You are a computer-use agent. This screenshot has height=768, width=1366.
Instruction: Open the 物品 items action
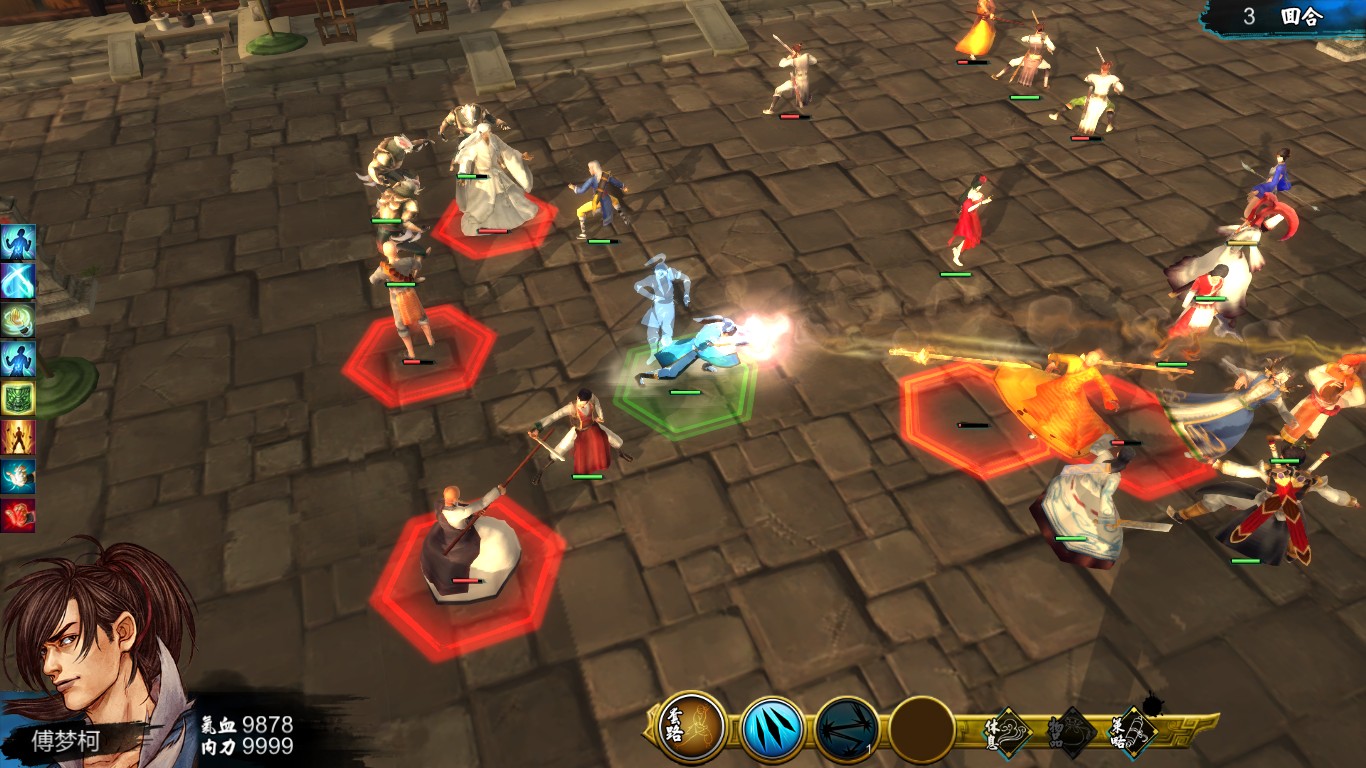(1073, 731)
